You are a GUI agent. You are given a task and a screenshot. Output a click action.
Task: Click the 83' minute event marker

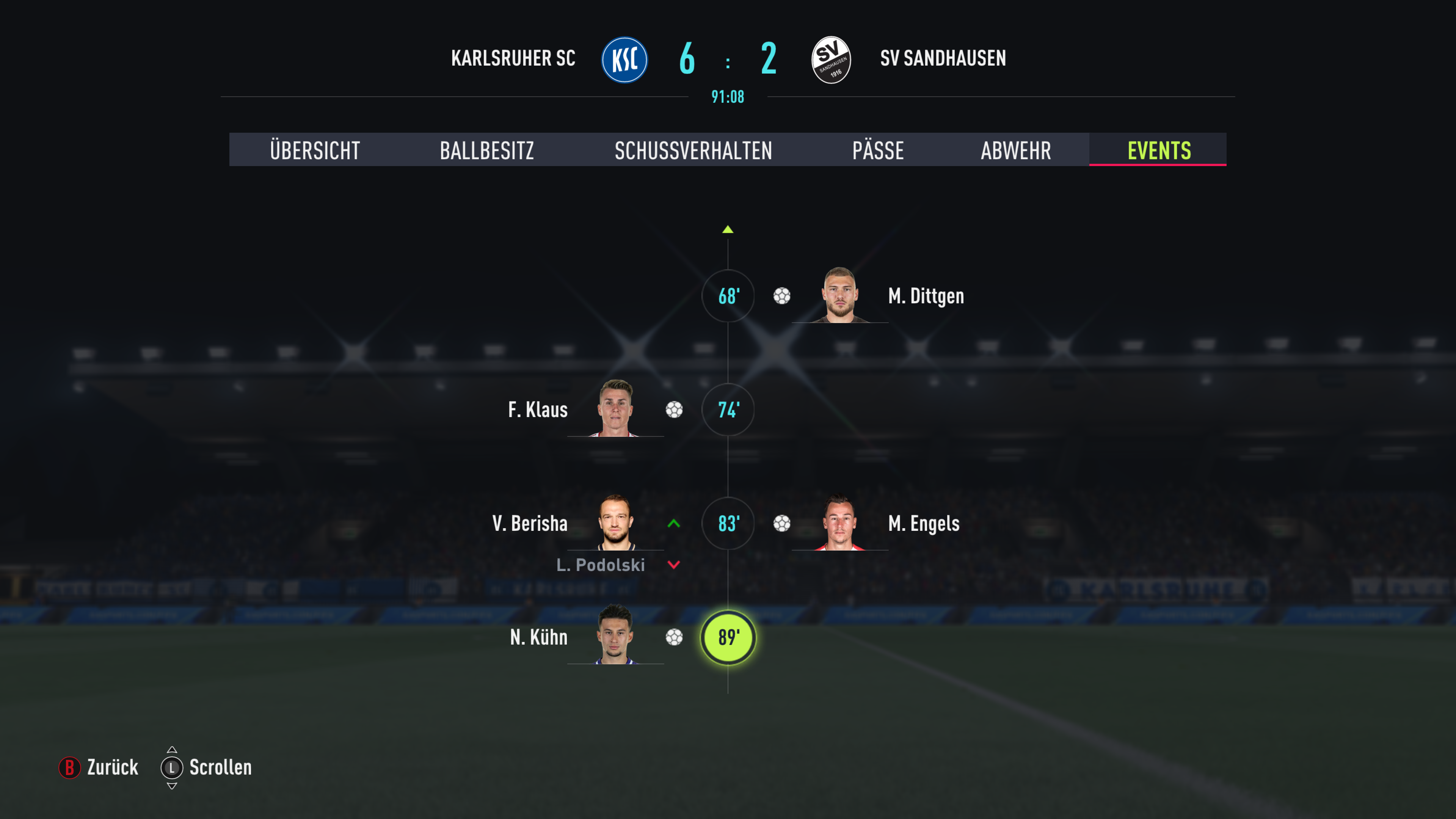pos(728,523)
